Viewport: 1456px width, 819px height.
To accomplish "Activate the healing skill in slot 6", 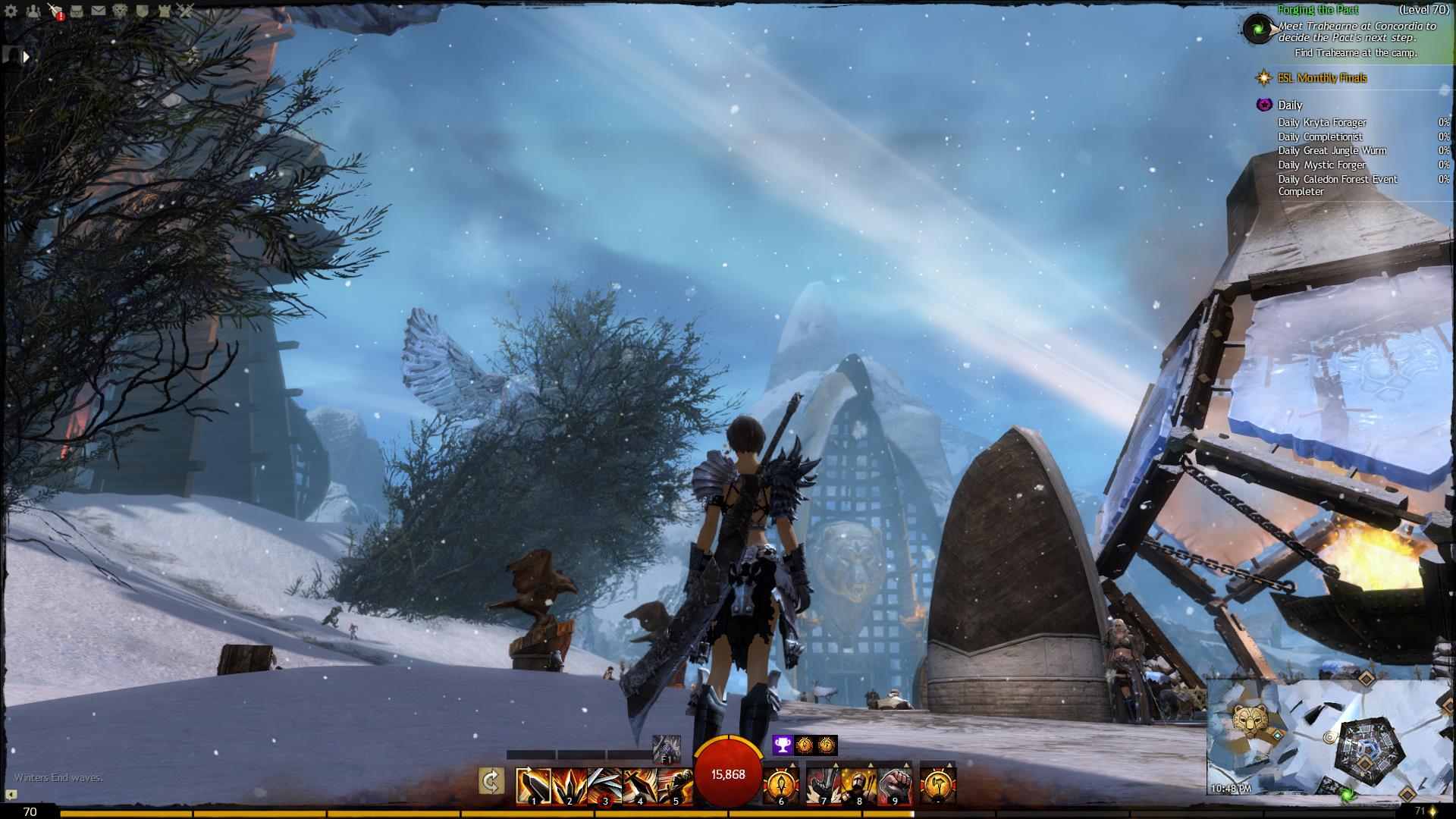I will (781, 786).
